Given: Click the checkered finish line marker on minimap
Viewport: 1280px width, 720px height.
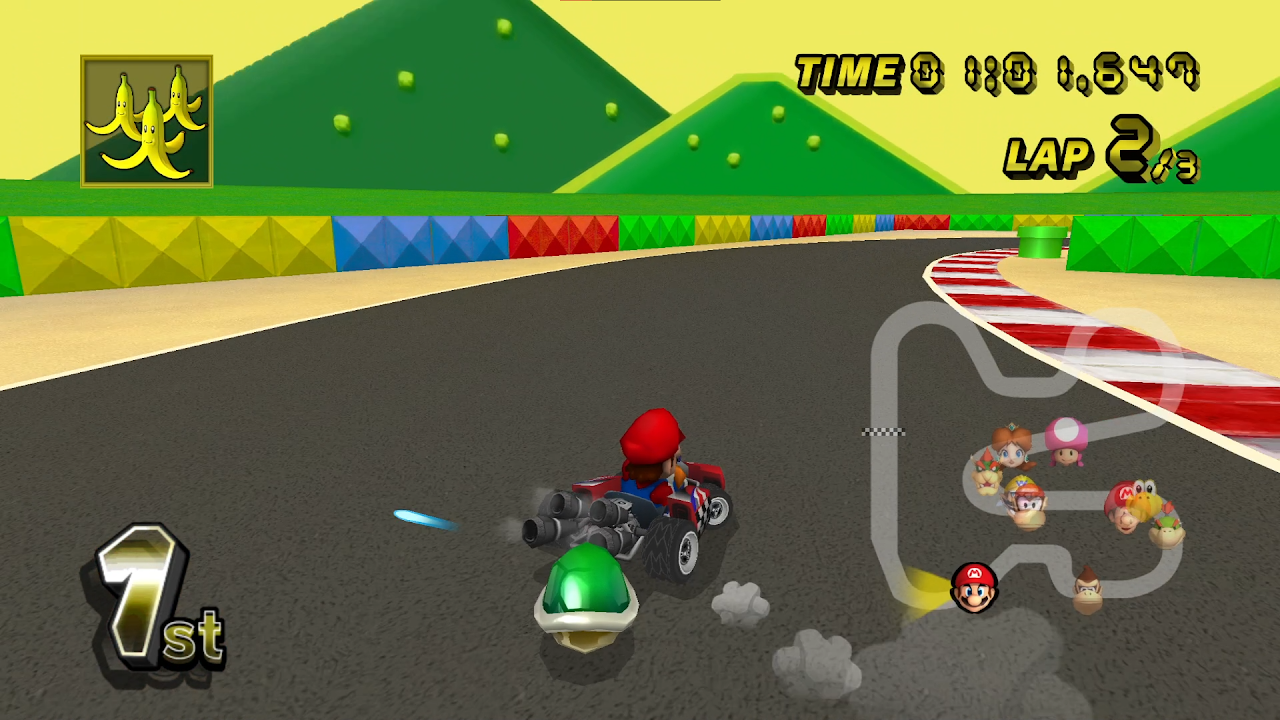Looking at the screenshot, I should [x=883, y=432].
